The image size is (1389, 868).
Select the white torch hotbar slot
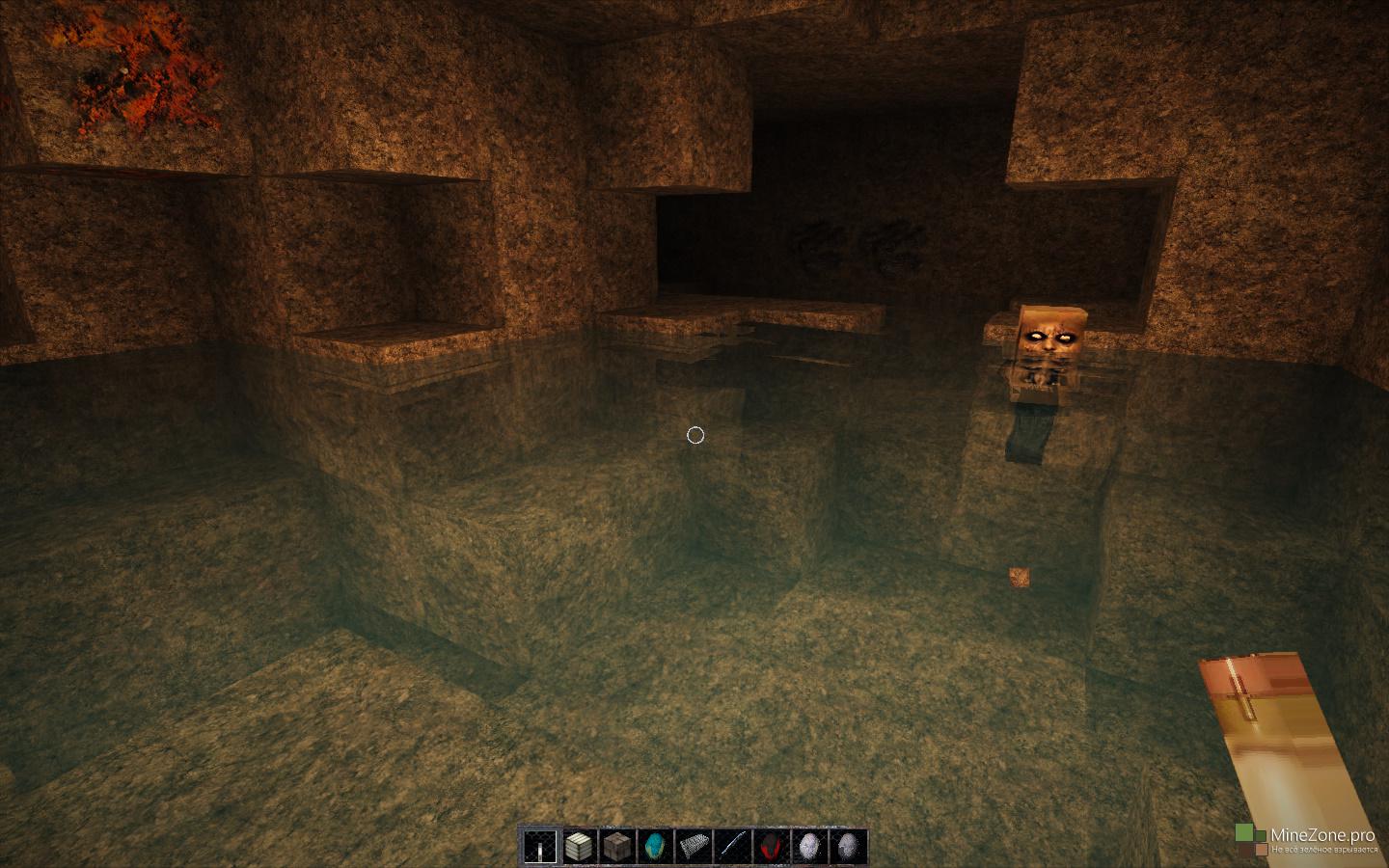pos(540,847)
